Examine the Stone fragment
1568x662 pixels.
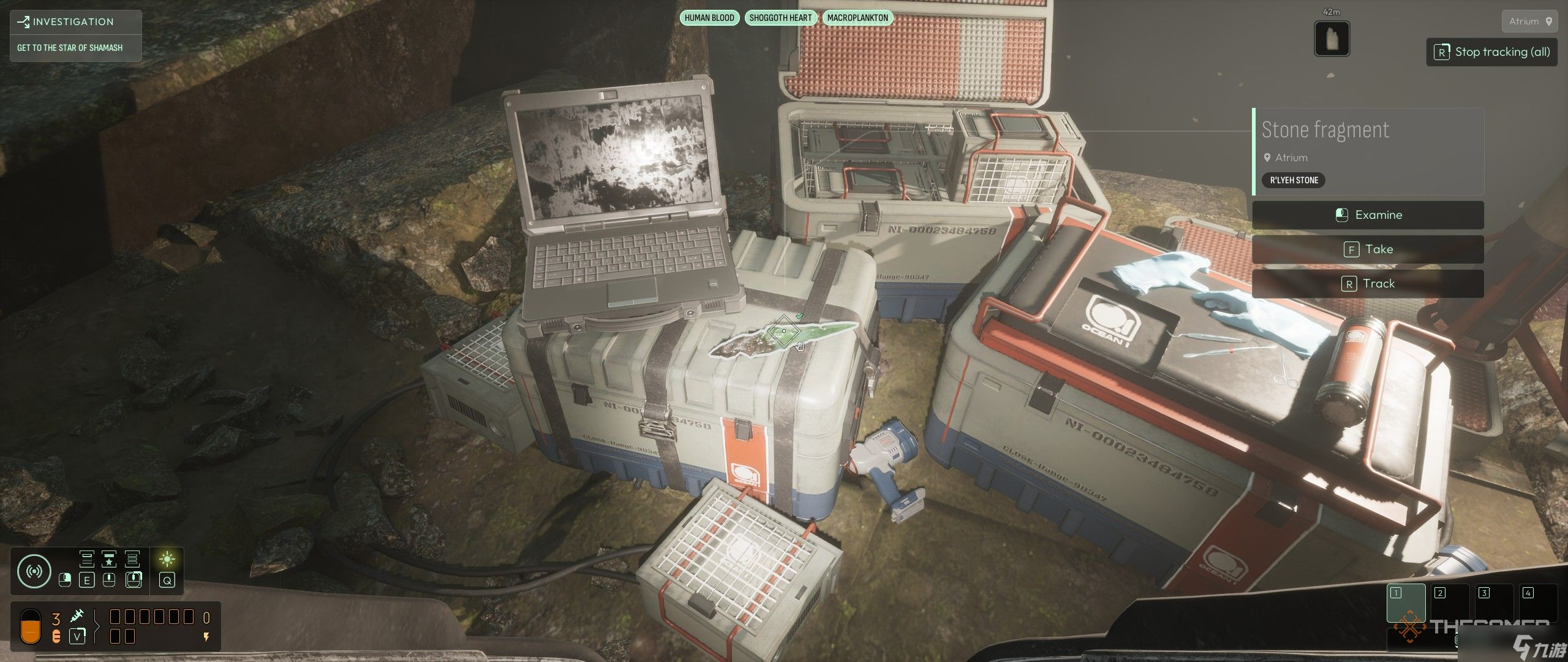(1368, 215)
